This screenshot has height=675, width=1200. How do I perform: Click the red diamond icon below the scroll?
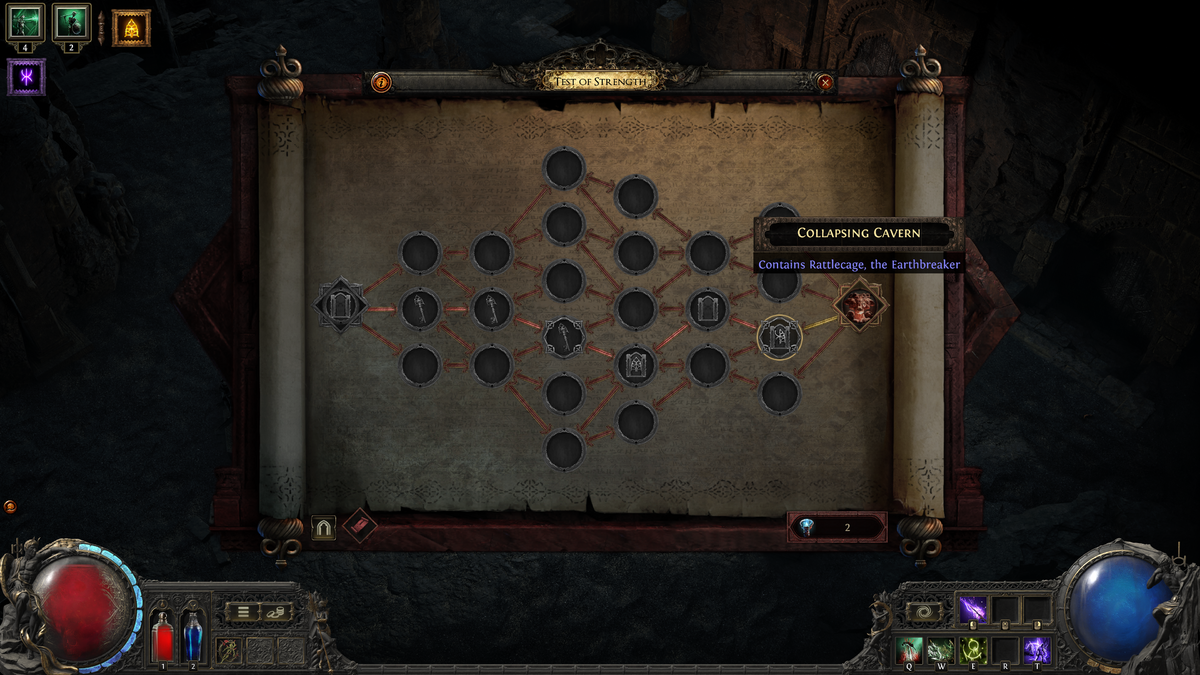[x=359, y=526]
